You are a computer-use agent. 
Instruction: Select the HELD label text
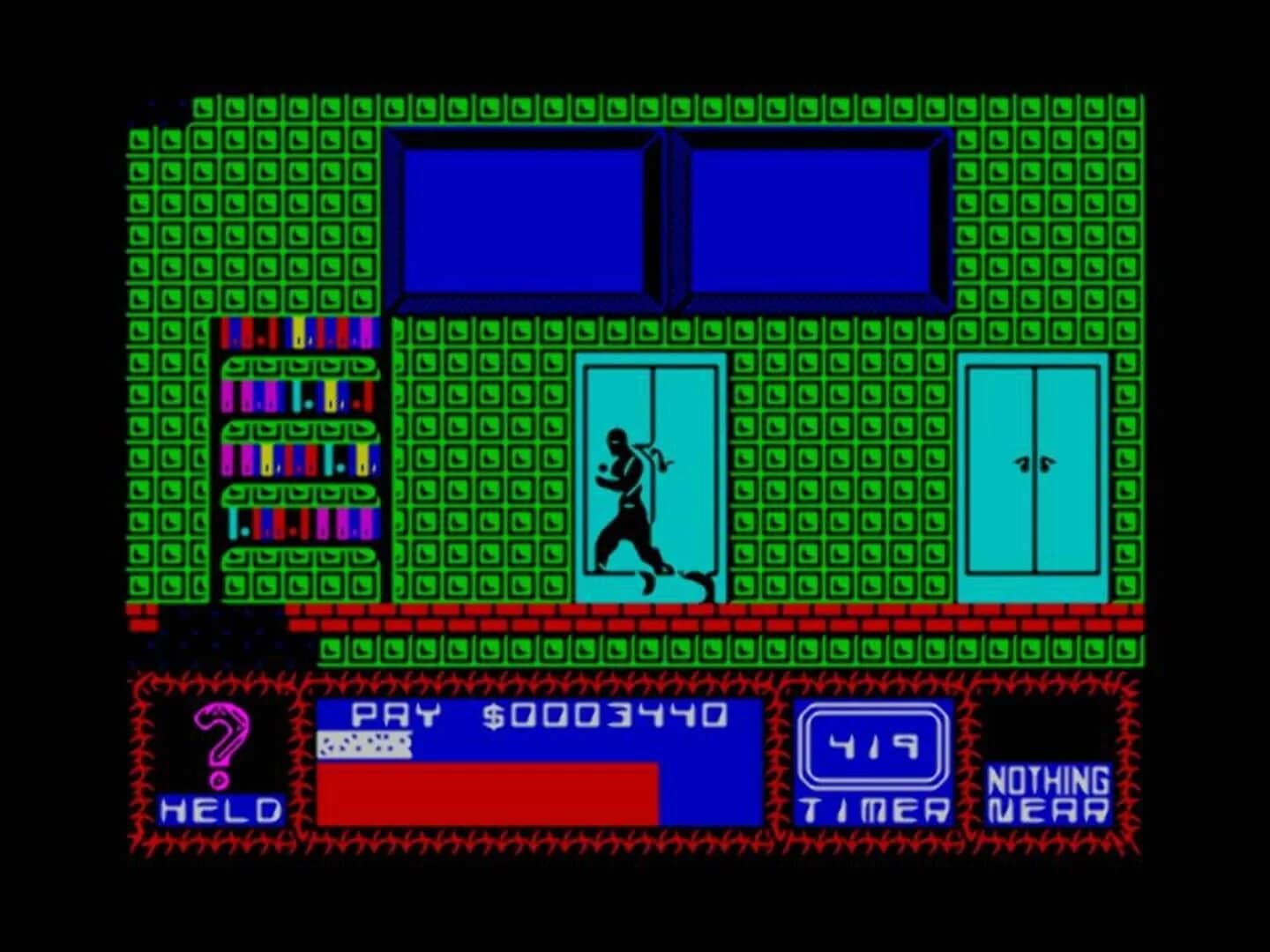(x=221, y=808)
